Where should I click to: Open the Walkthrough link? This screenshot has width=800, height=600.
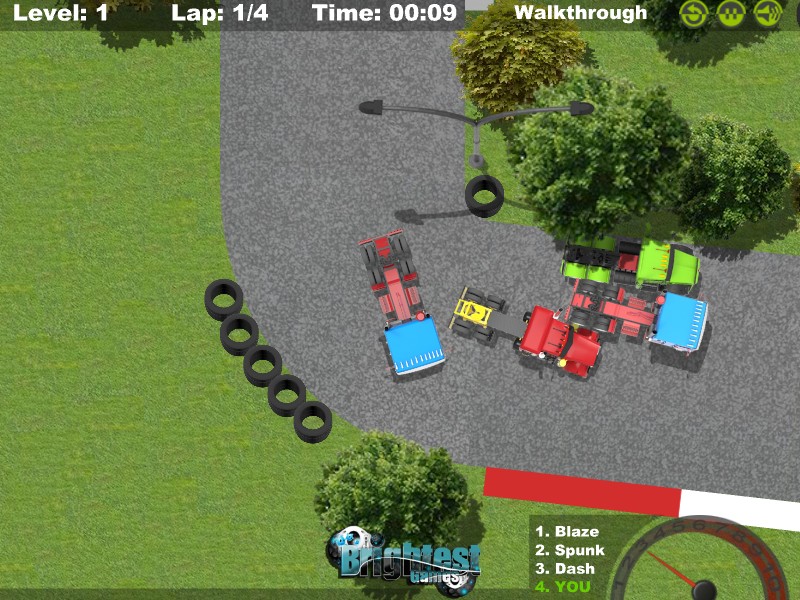point(580,13)
